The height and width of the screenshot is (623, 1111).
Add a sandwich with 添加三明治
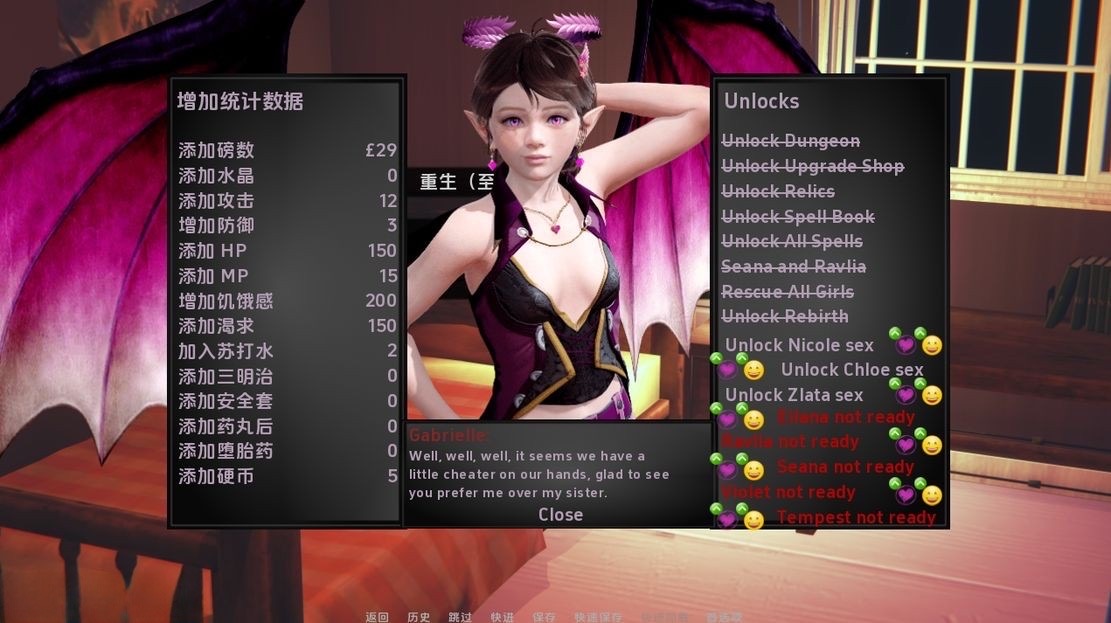(225, 376)
